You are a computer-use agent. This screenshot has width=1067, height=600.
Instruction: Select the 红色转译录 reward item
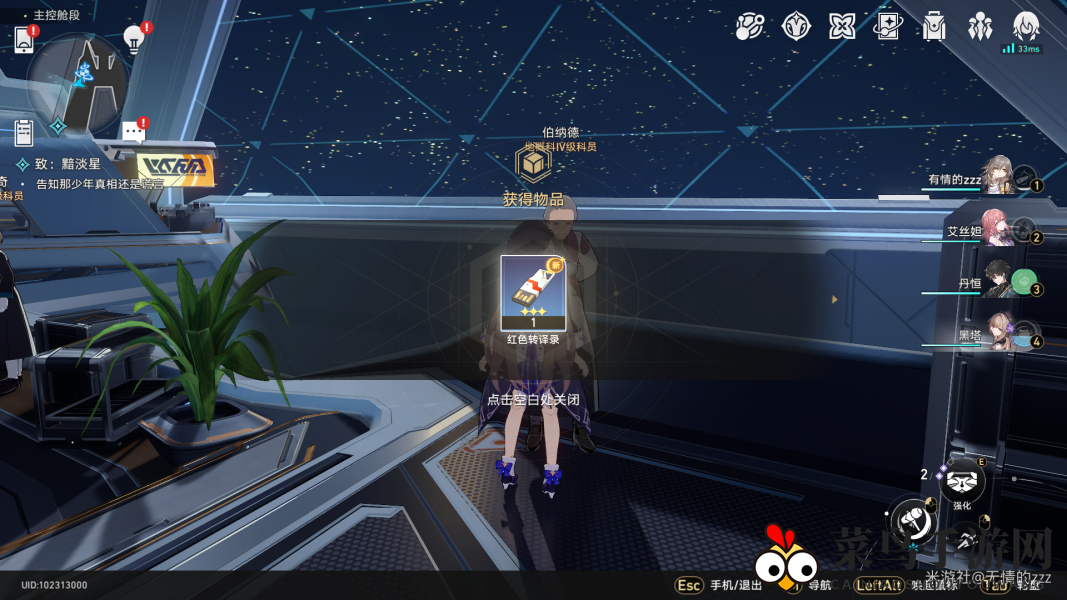(x=533, y=292)
